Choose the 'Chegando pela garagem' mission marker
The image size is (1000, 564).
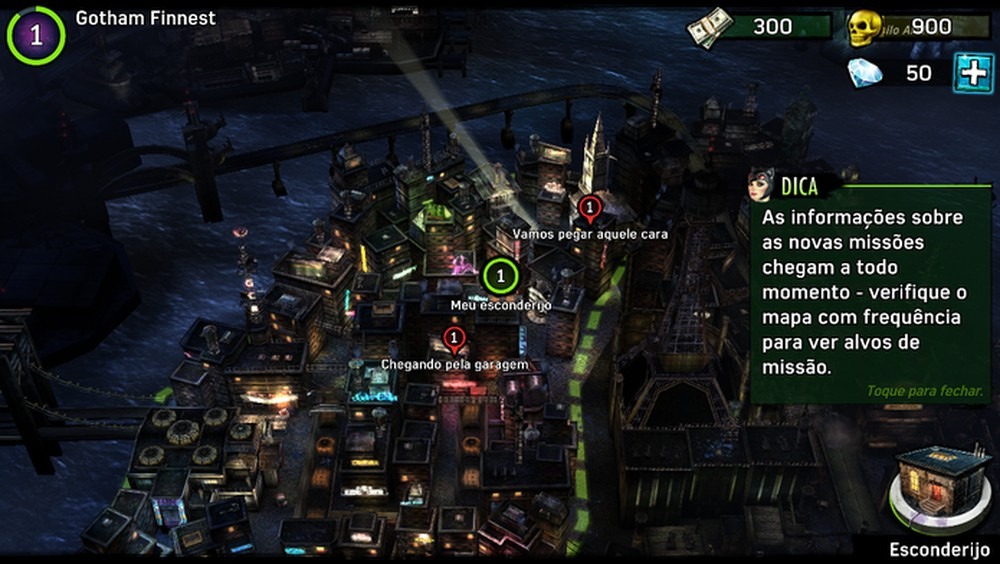[455, 340]
